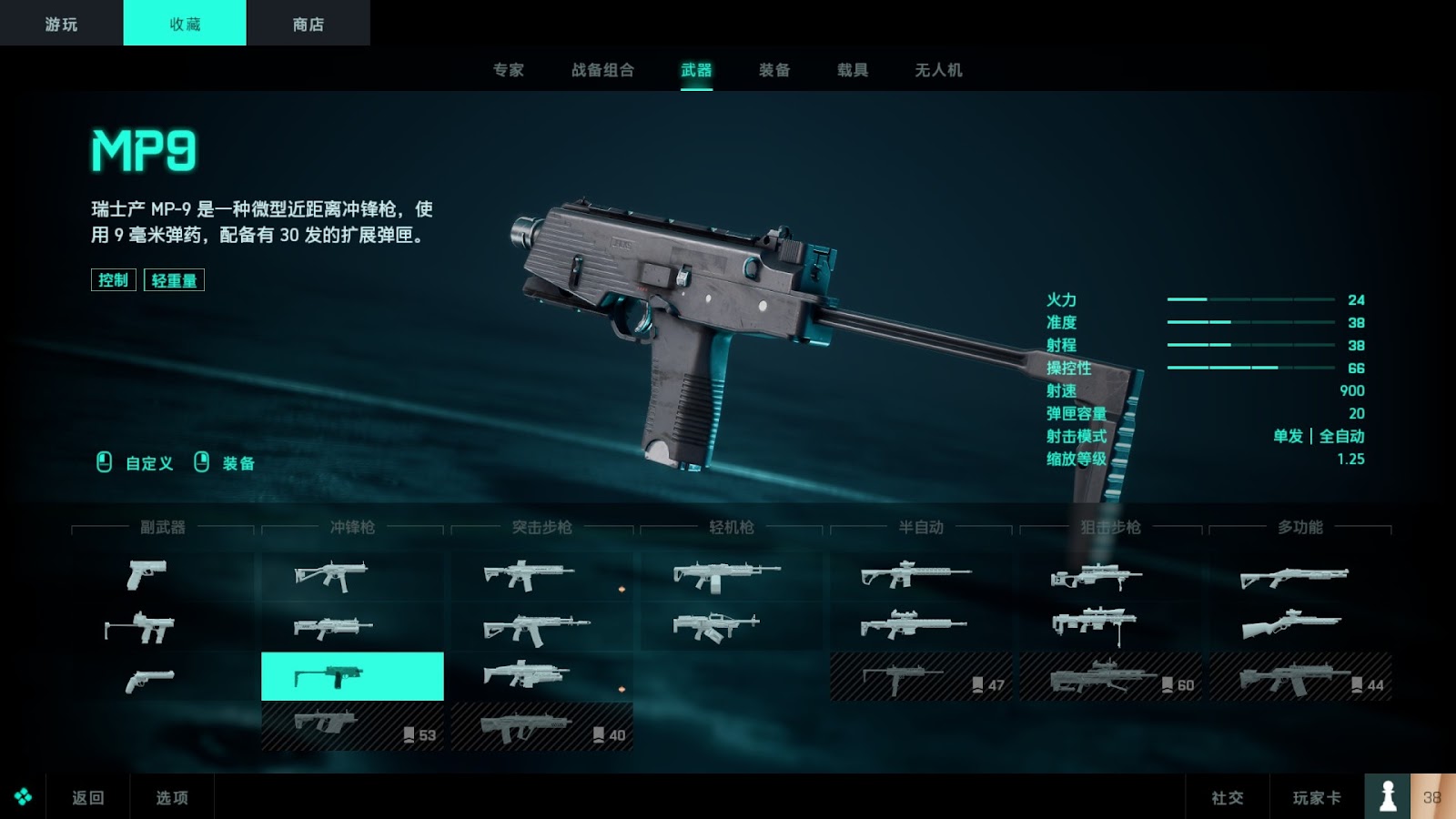
Task: View the 玩家卡 player card
Action: 1317,797
